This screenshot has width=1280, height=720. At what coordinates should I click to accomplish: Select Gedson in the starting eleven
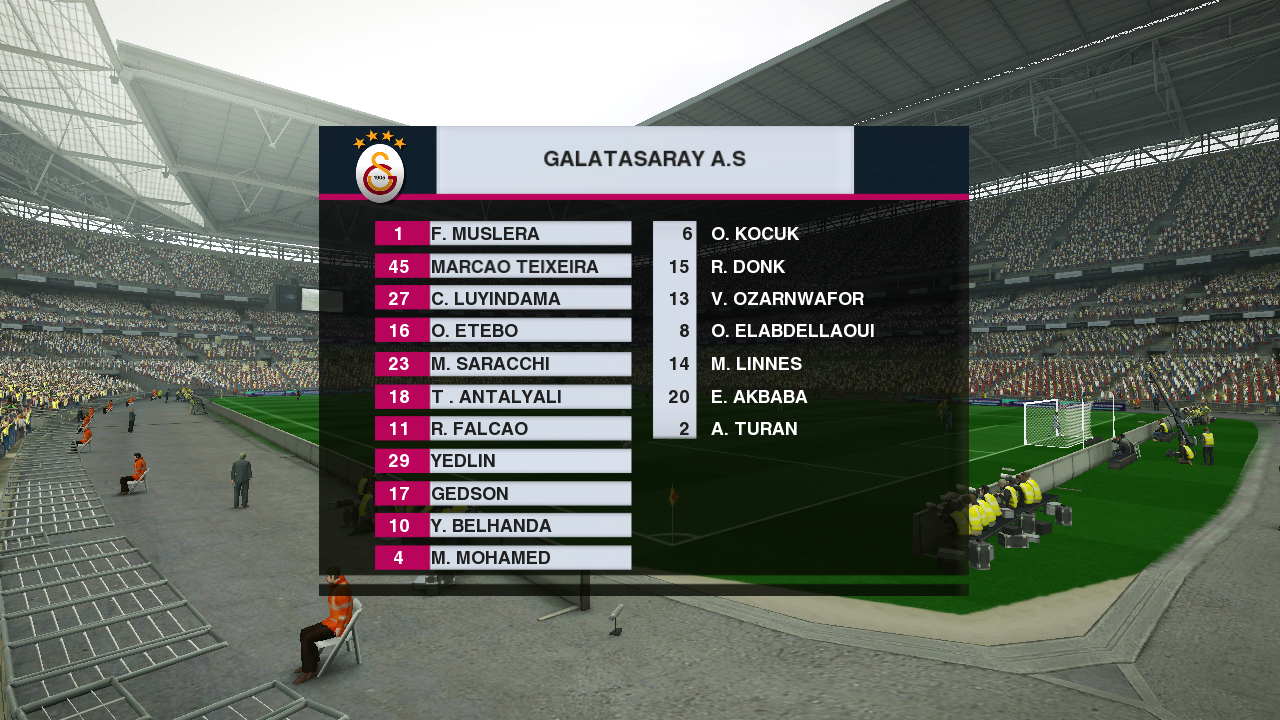click(503, 494)
